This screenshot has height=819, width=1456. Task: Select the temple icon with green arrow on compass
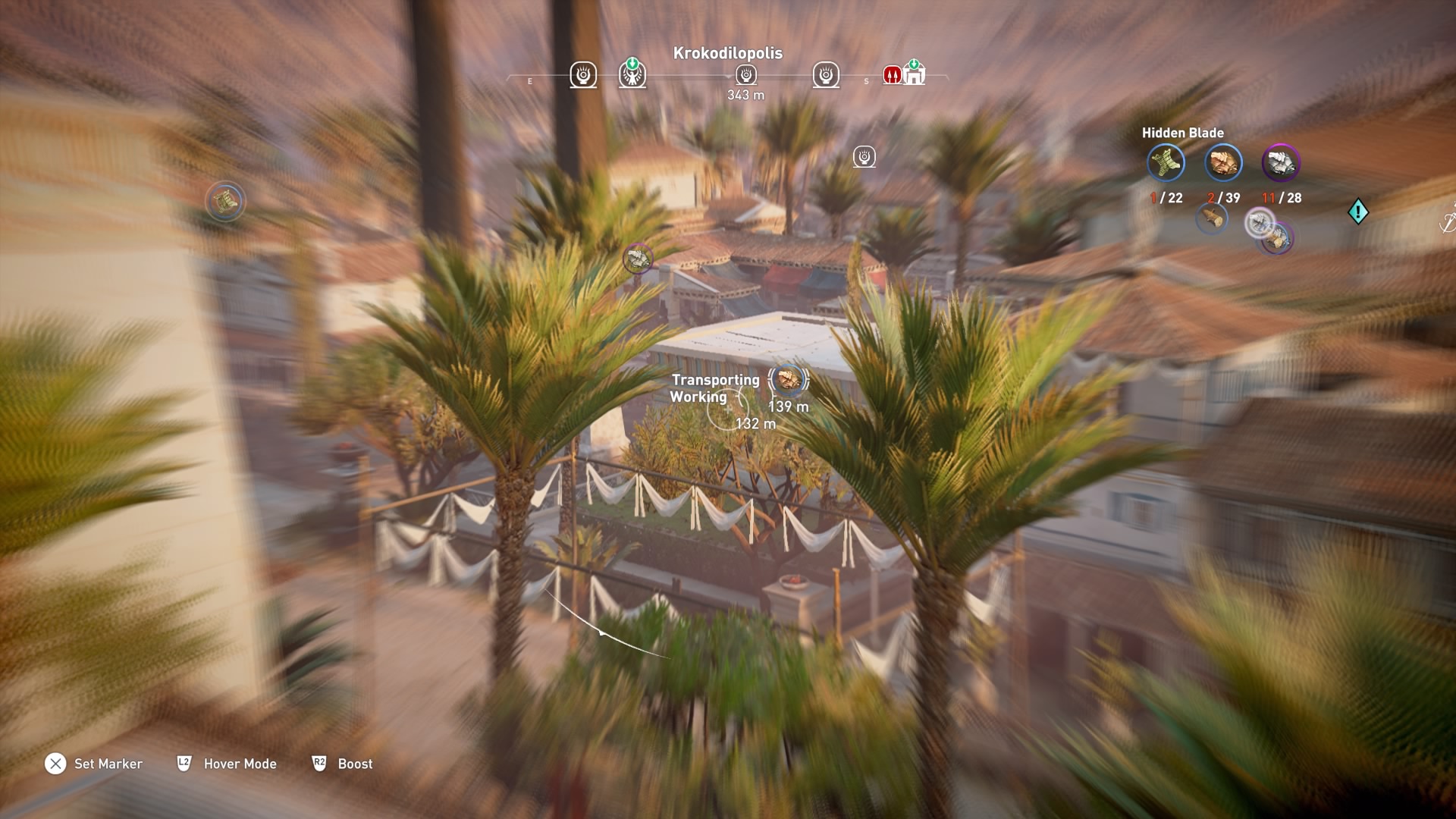pos(916,75)
